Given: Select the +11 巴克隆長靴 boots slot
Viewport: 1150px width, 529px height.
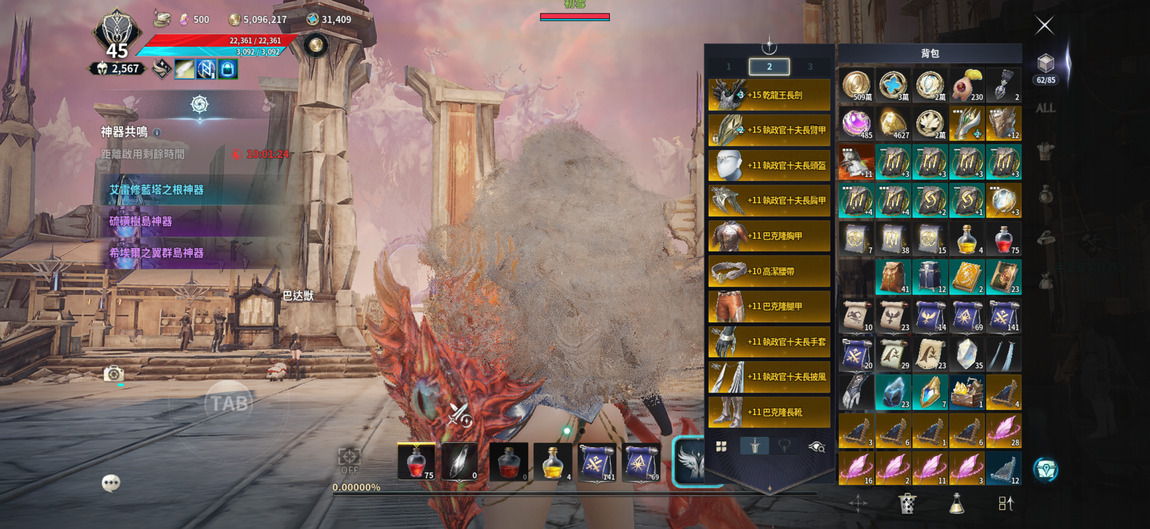Looking at the screenshot, I should point(769,412).
